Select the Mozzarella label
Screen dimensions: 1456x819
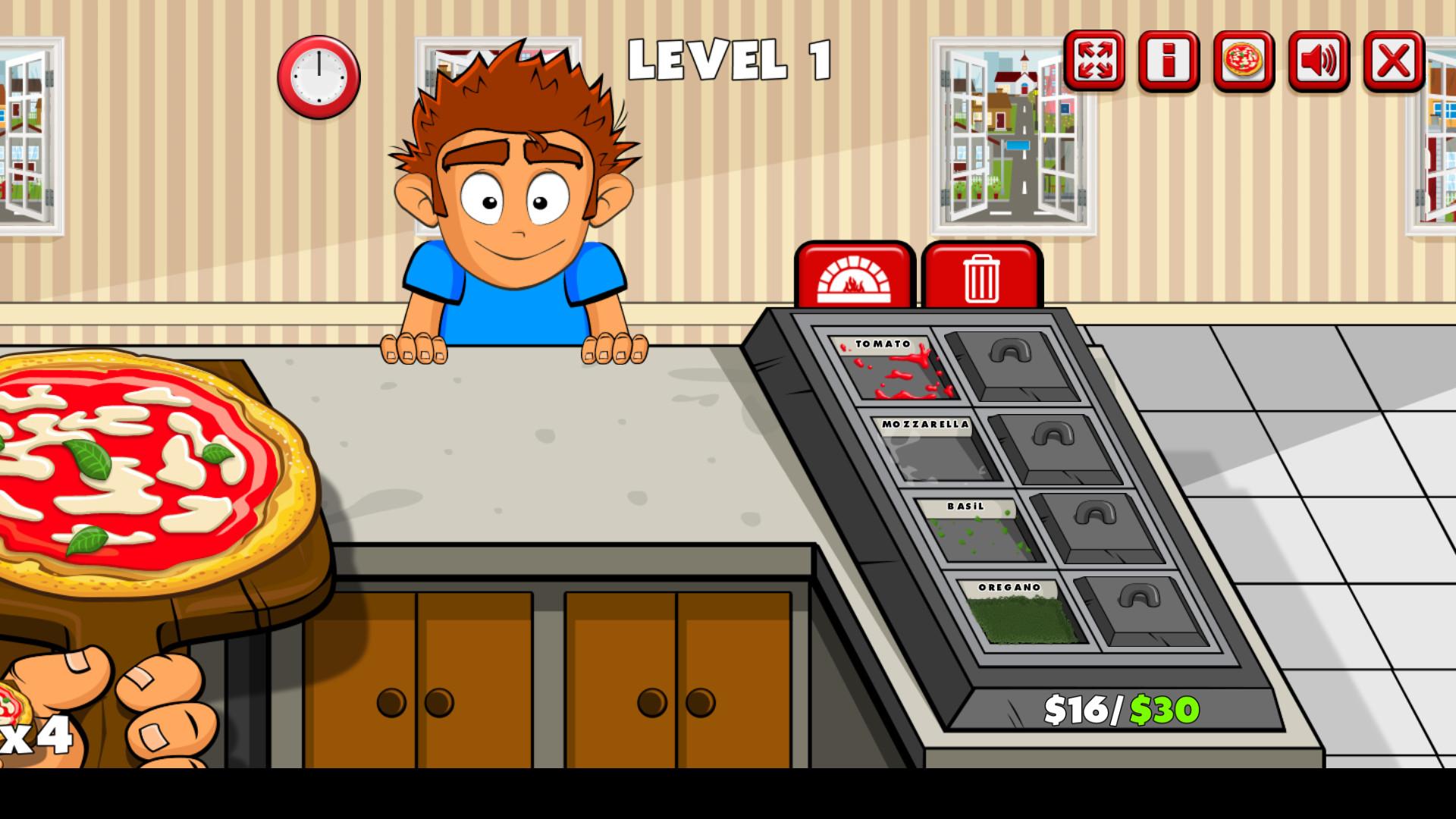(927, 426)
